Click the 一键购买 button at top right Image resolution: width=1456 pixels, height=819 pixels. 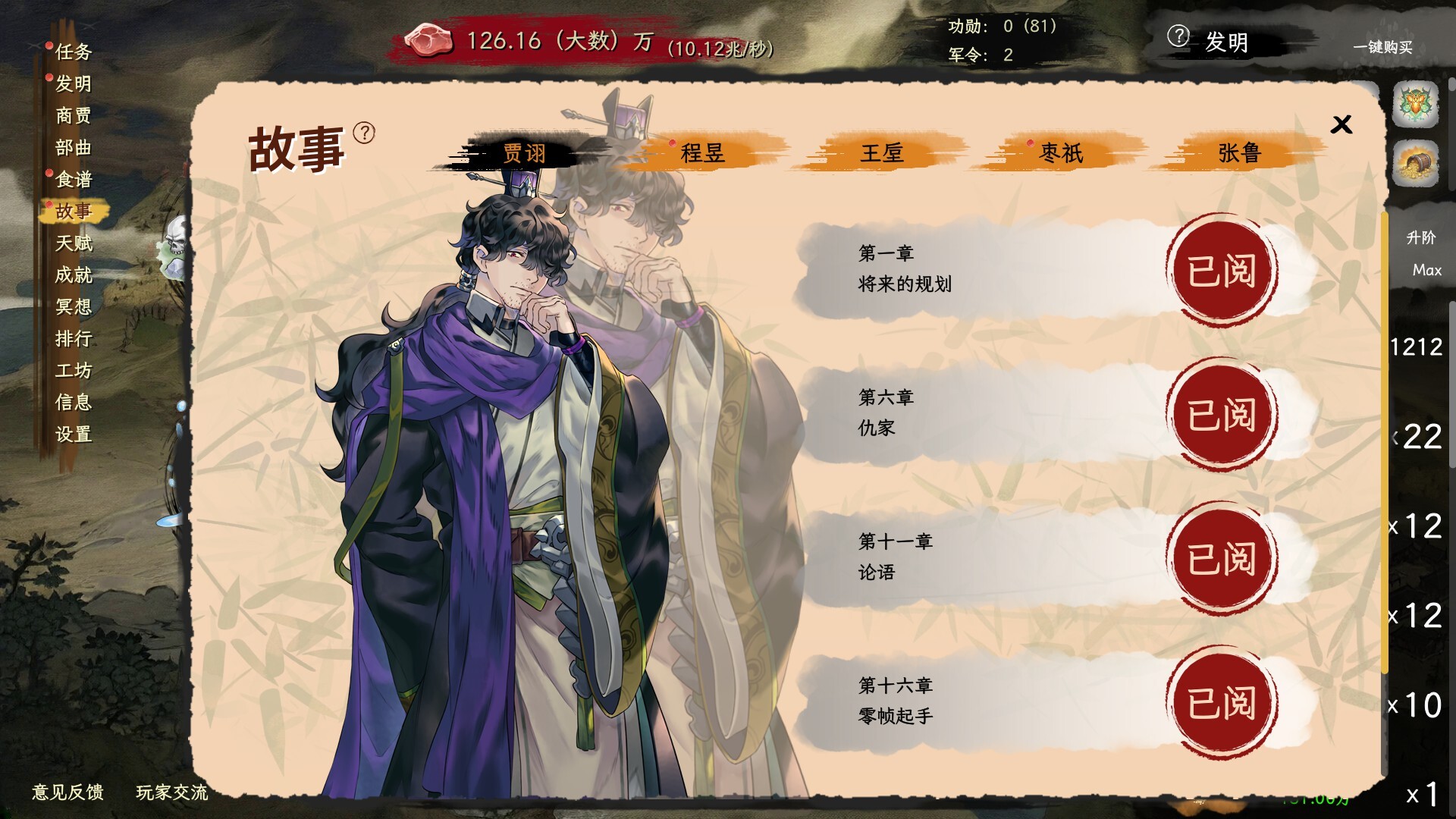point(1382,47)
